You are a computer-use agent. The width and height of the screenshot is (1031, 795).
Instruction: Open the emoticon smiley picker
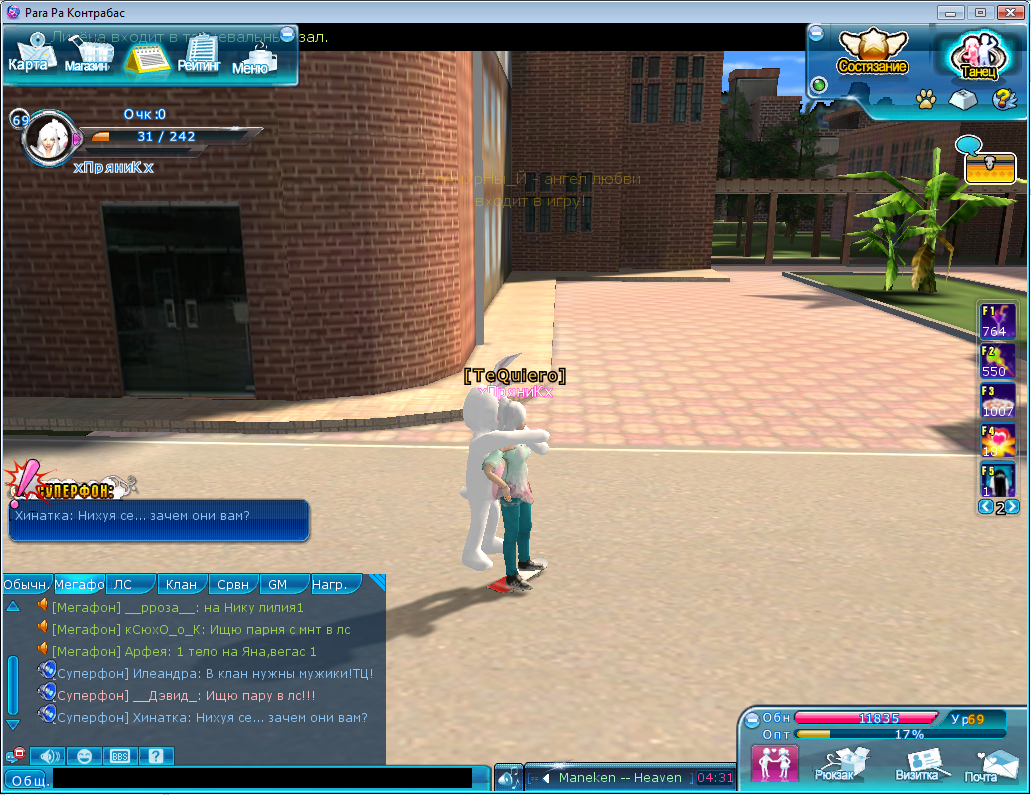point(84,756)
